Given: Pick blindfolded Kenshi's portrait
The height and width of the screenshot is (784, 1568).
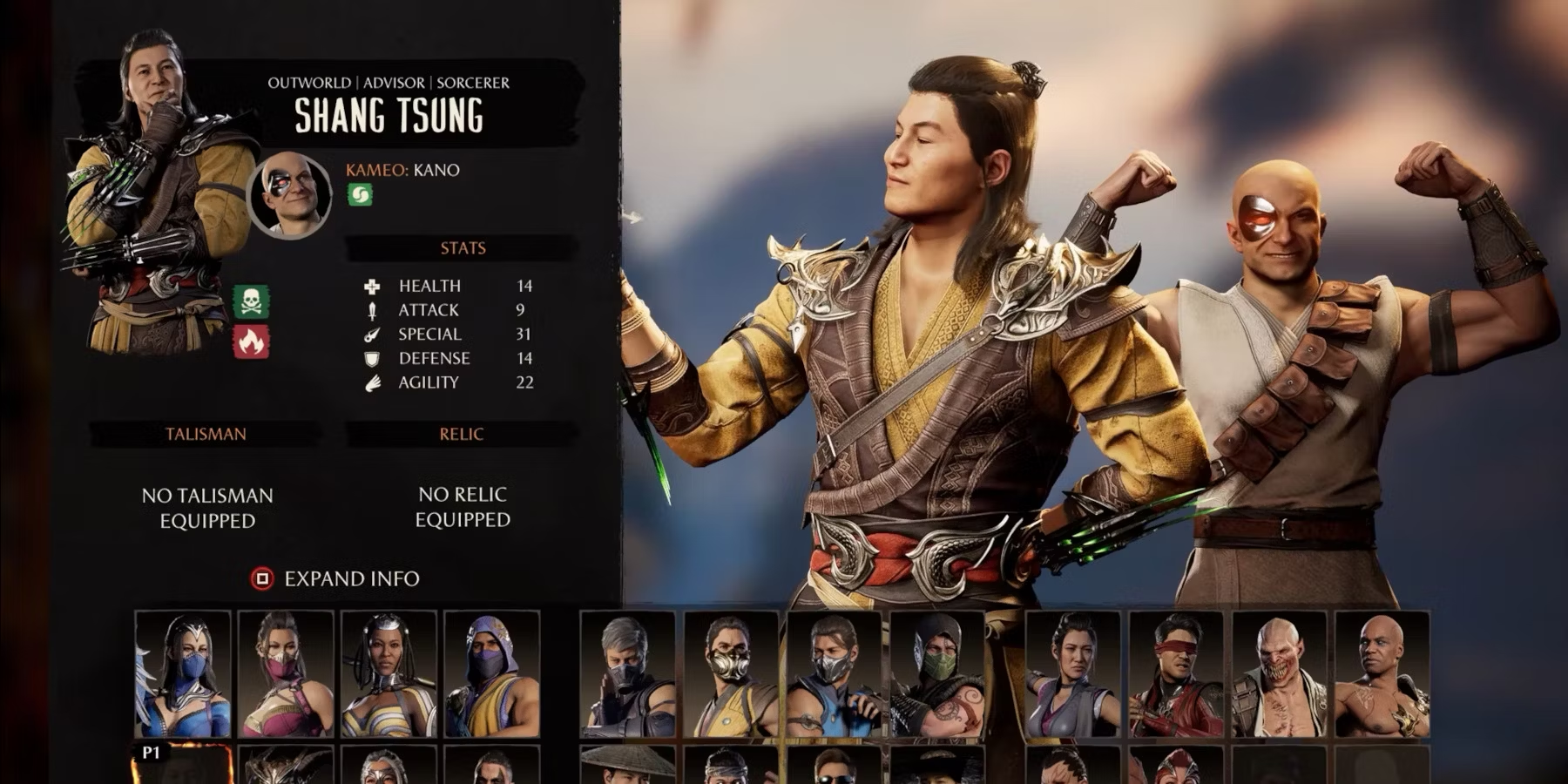Looking at the screenshot, I should coord(1176,674).
